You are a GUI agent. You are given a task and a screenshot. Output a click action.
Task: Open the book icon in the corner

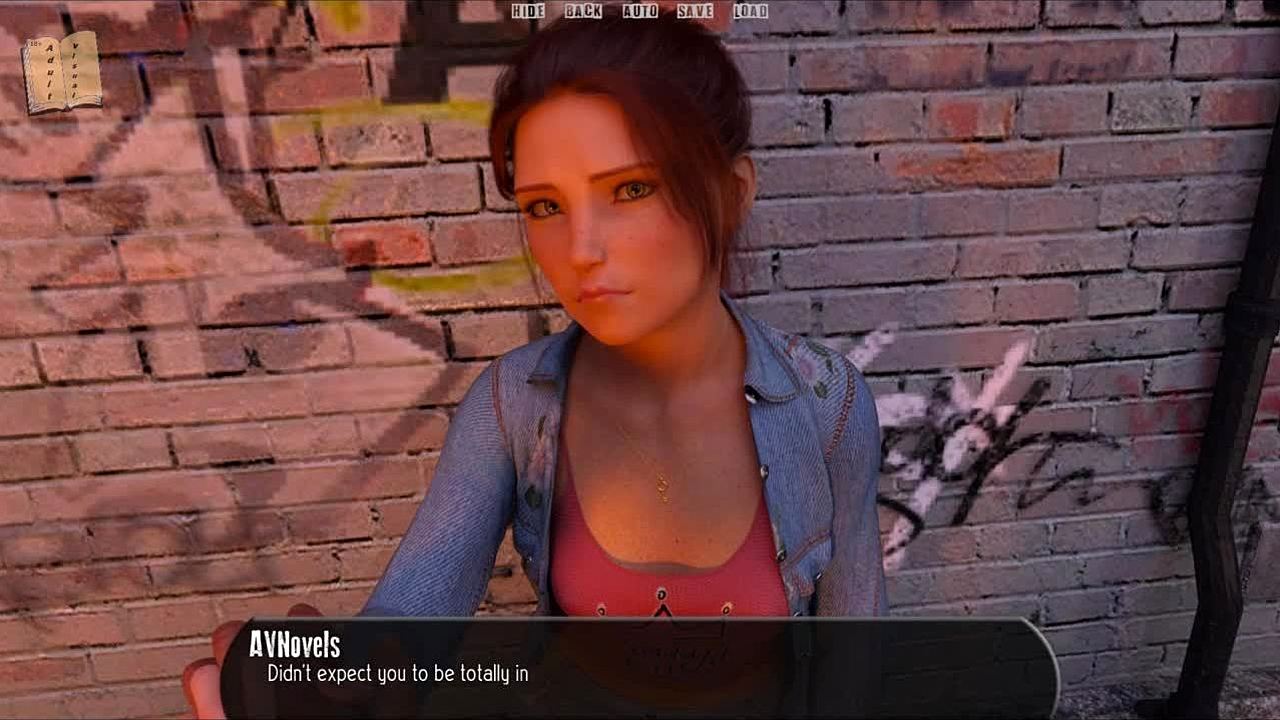(62, 72)
